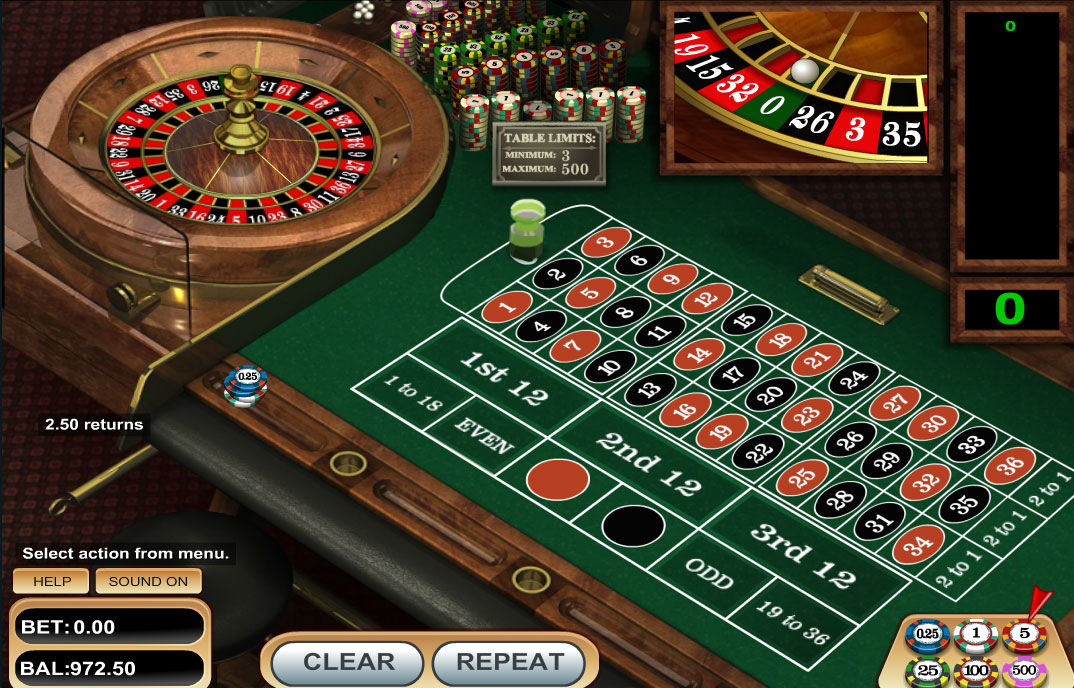
Task: Toggle the SOUND ON button
Action: pyautogui.click(x=148, y=581)
